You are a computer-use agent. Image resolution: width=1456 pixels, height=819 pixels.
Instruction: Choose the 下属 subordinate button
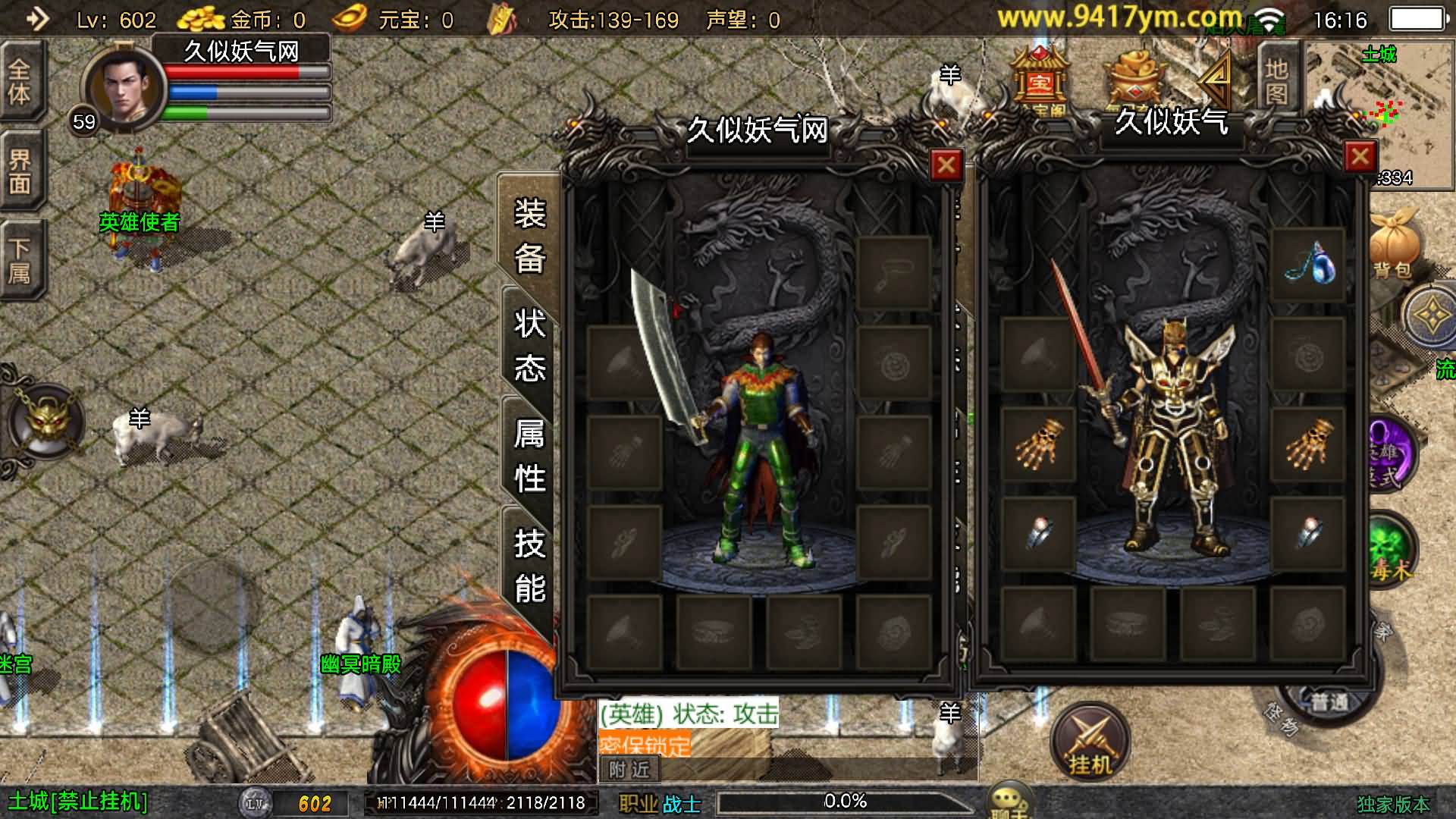(x=20, y=260)
